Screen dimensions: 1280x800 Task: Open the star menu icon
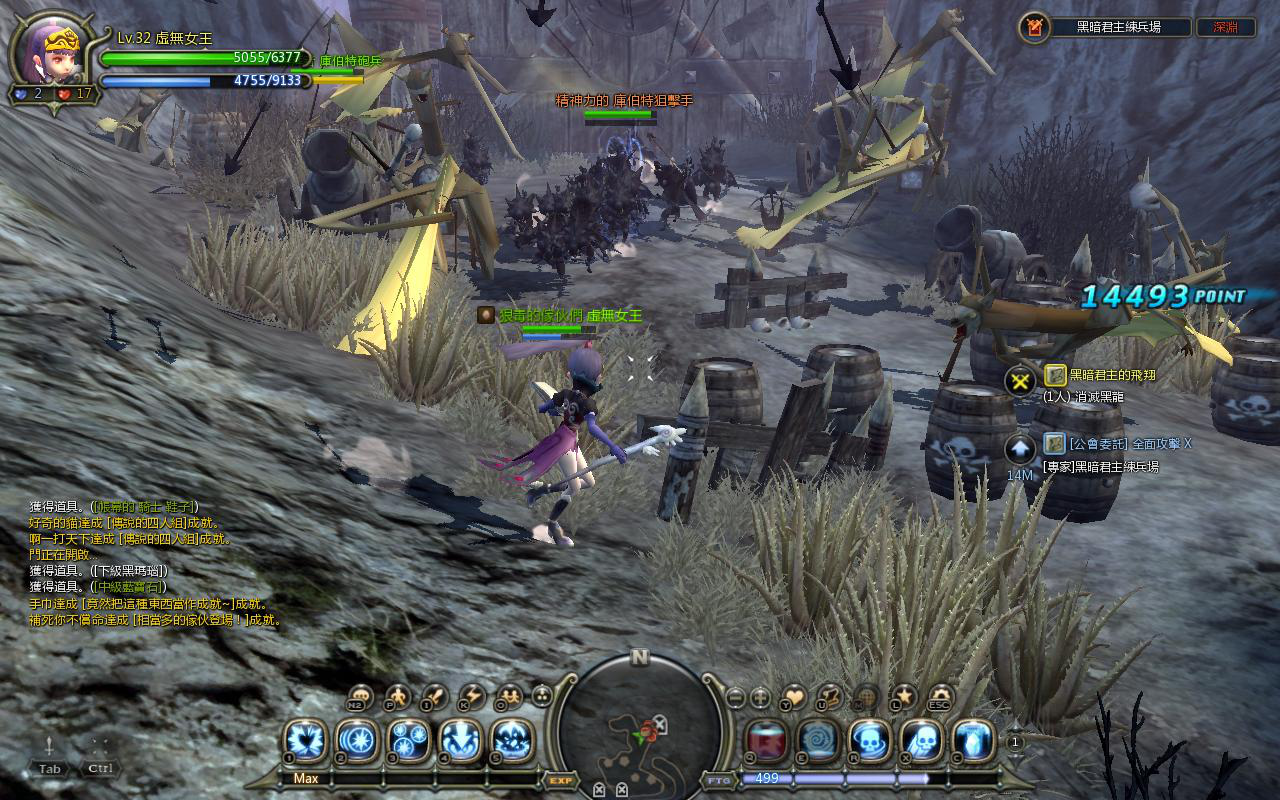(904, 696)
